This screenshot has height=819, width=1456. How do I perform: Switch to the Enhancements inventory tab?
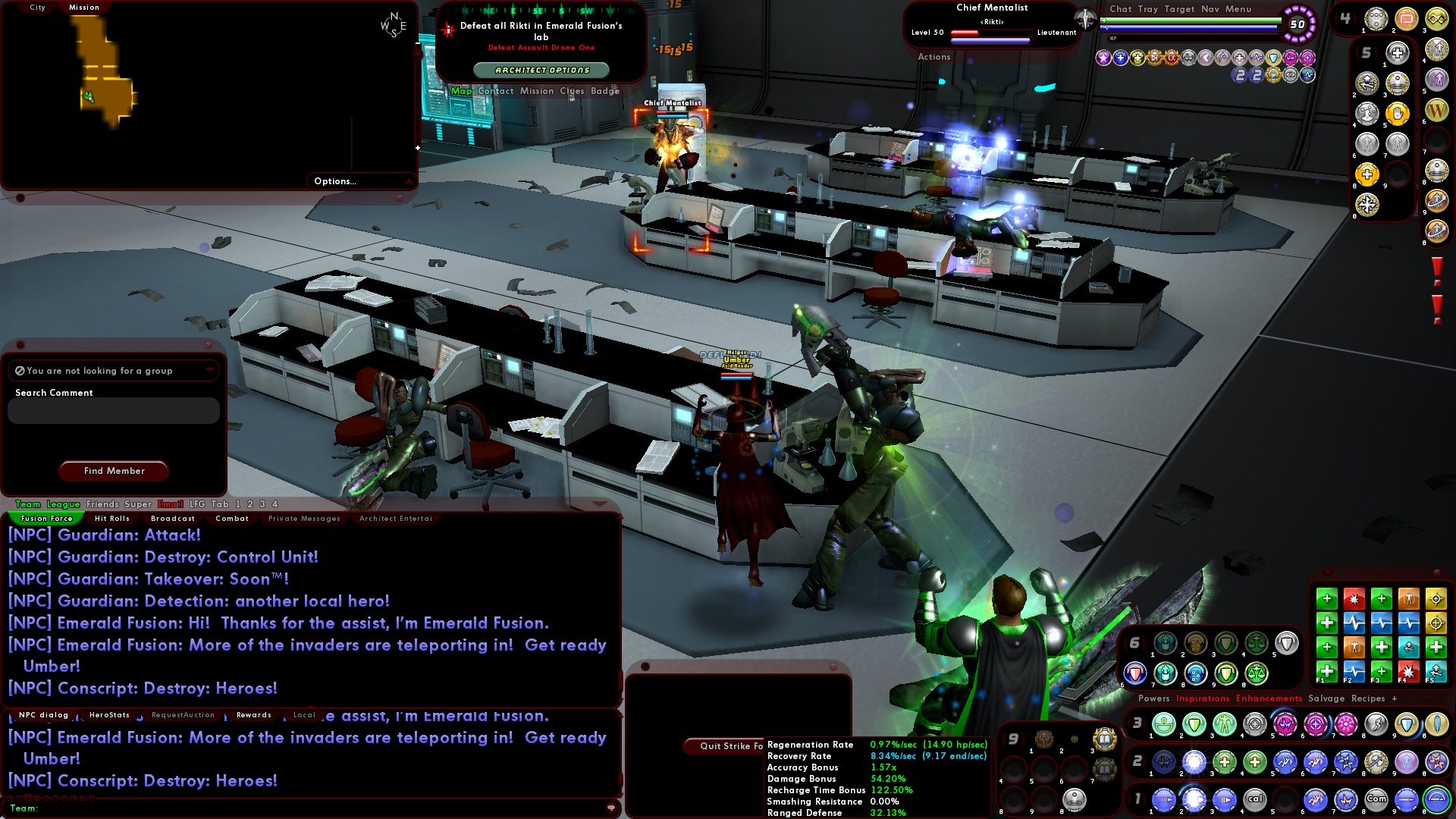pyautogui.click(x=1269, y=699)
